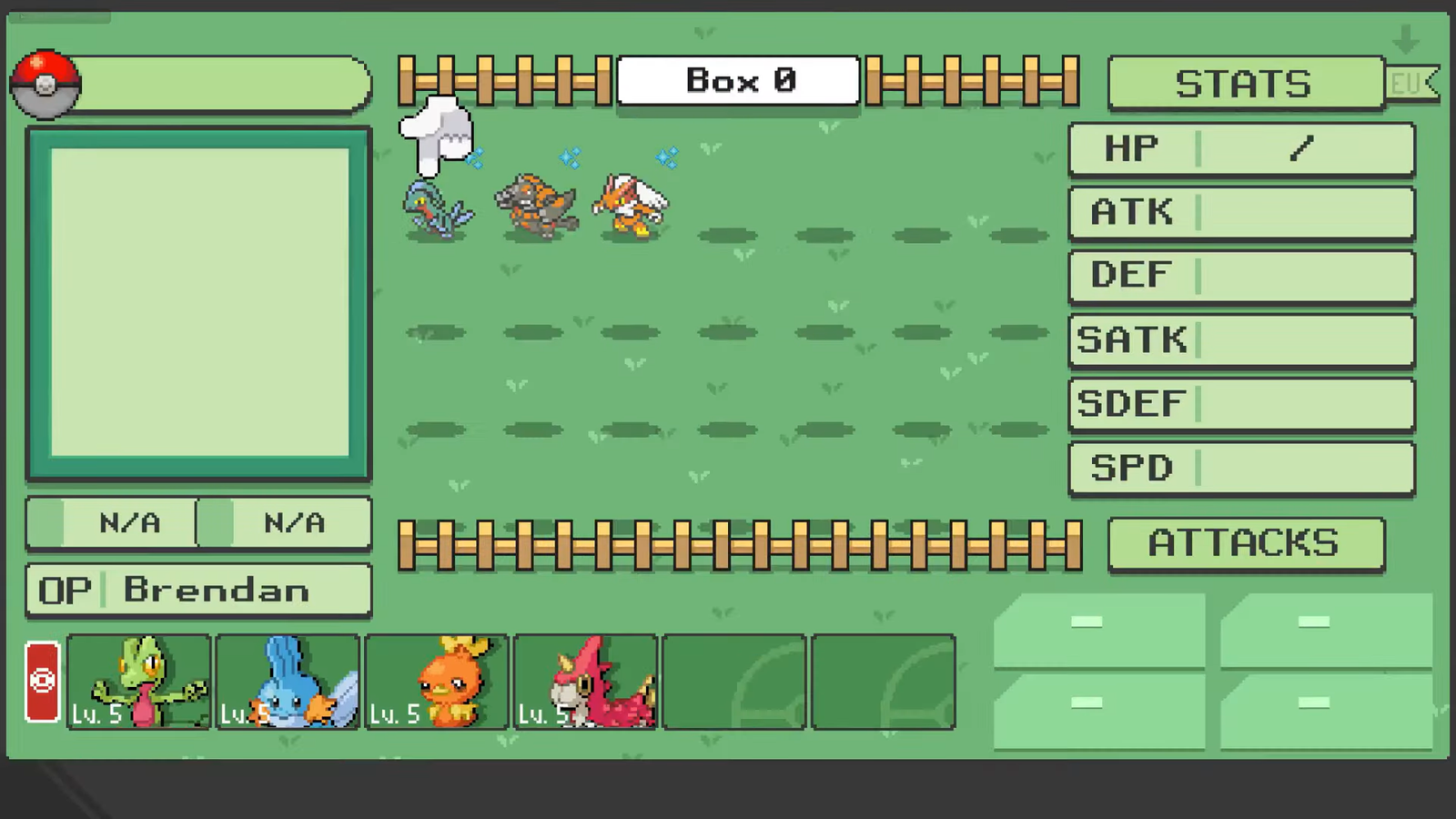Image resolution: width=1456 pixels, height=819 pixels.
Task: Open the ATTACKS panel
Action: (x=1245, y=543)
